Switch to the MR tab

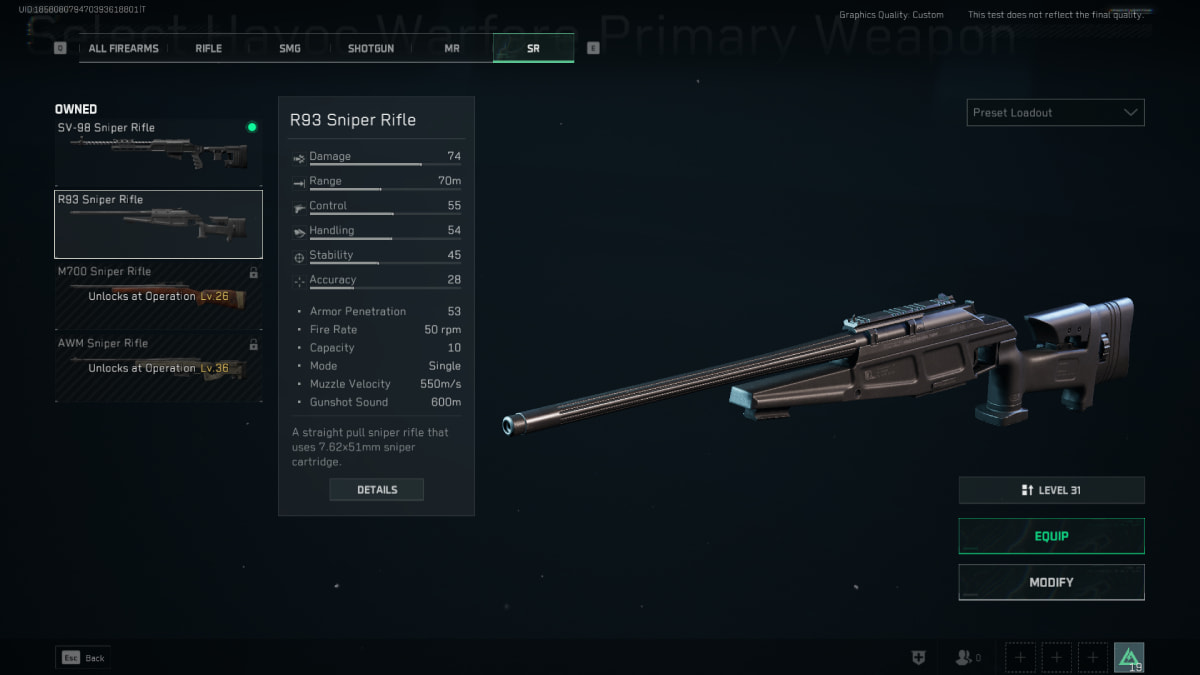pos(452,48)
